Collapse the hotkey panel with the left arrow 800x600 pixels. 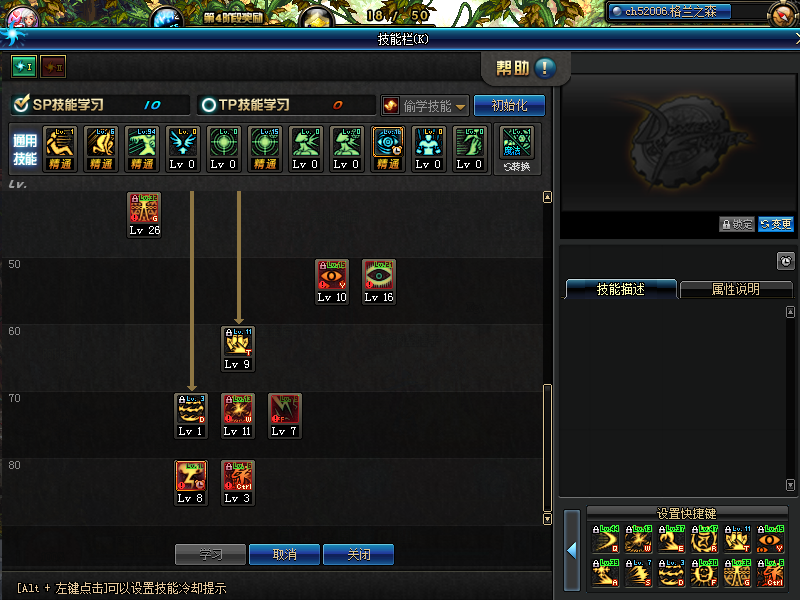click(572, 549)
